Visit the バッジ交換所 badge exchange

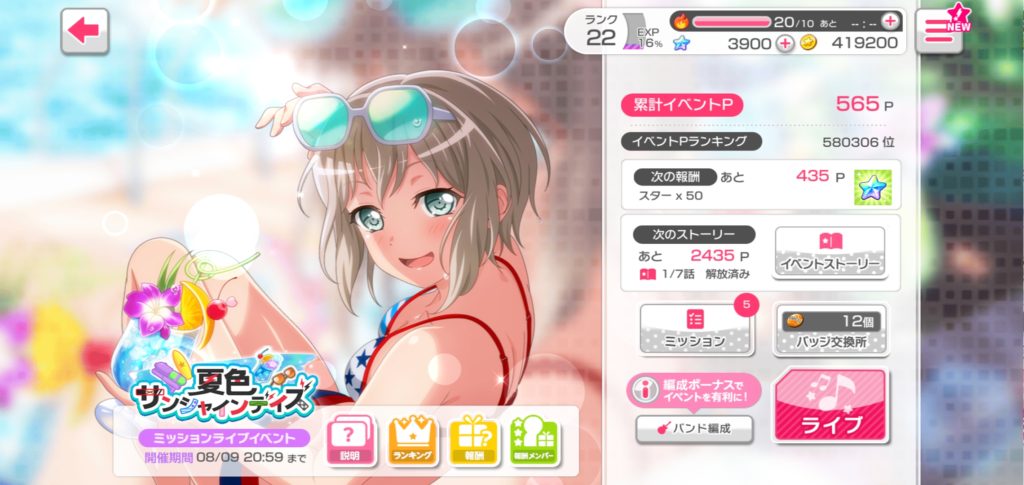[x=829, y=329]
